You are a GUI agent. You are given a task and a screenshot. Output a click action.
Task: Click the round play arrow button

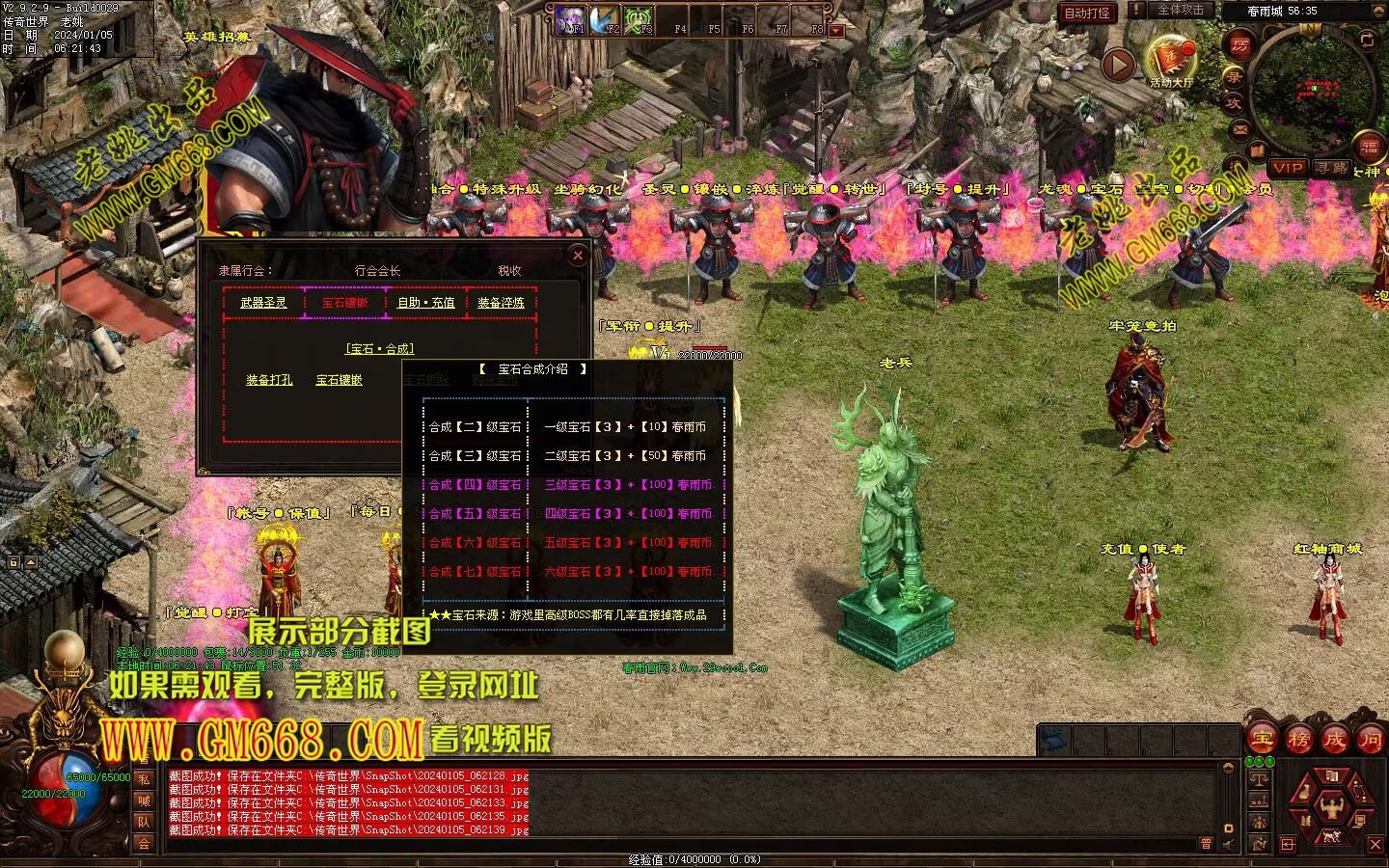pyautogui.click(x=1118, y=66)
